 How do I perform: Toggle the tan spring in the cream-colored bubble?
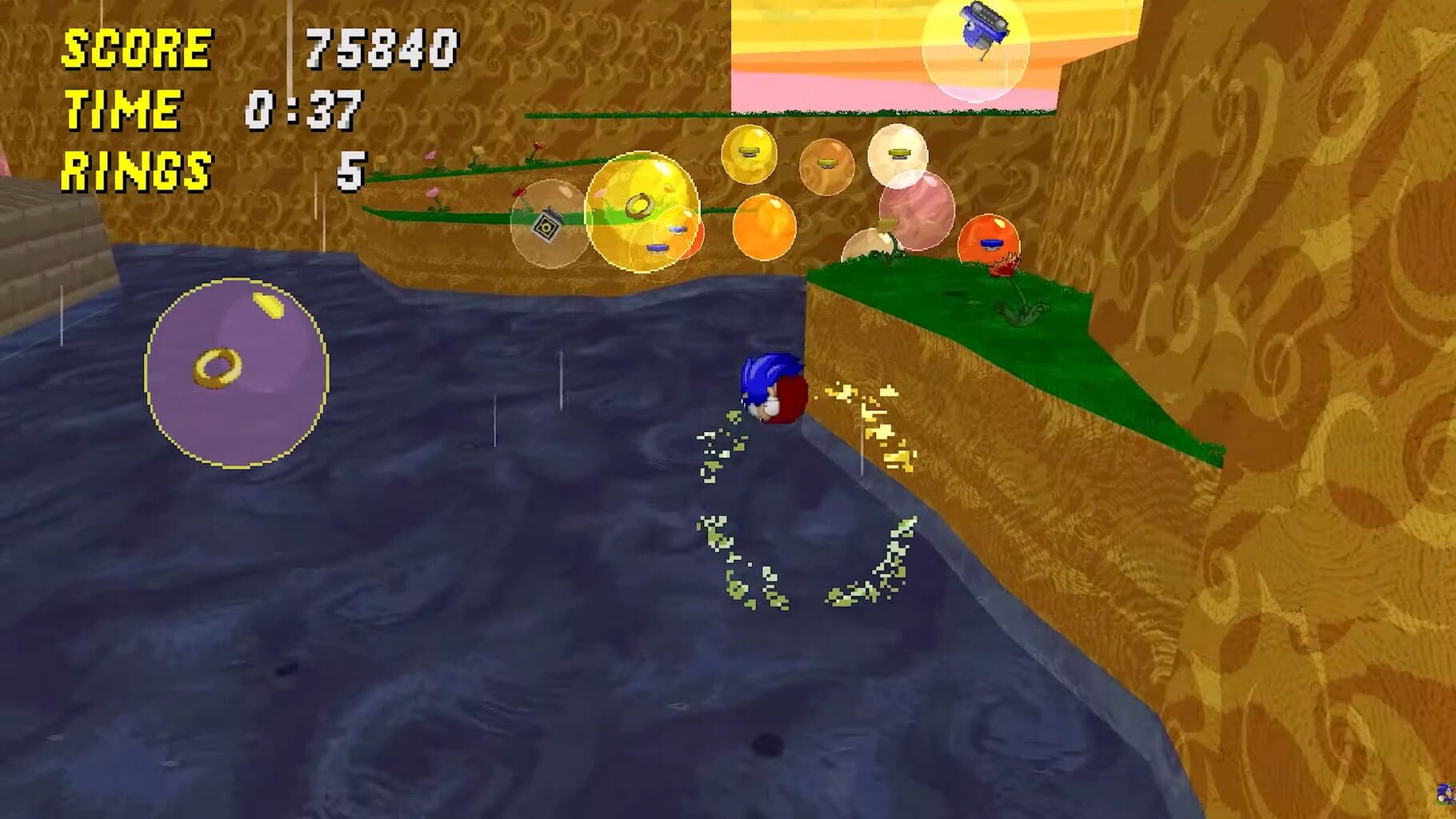point(899,154)
